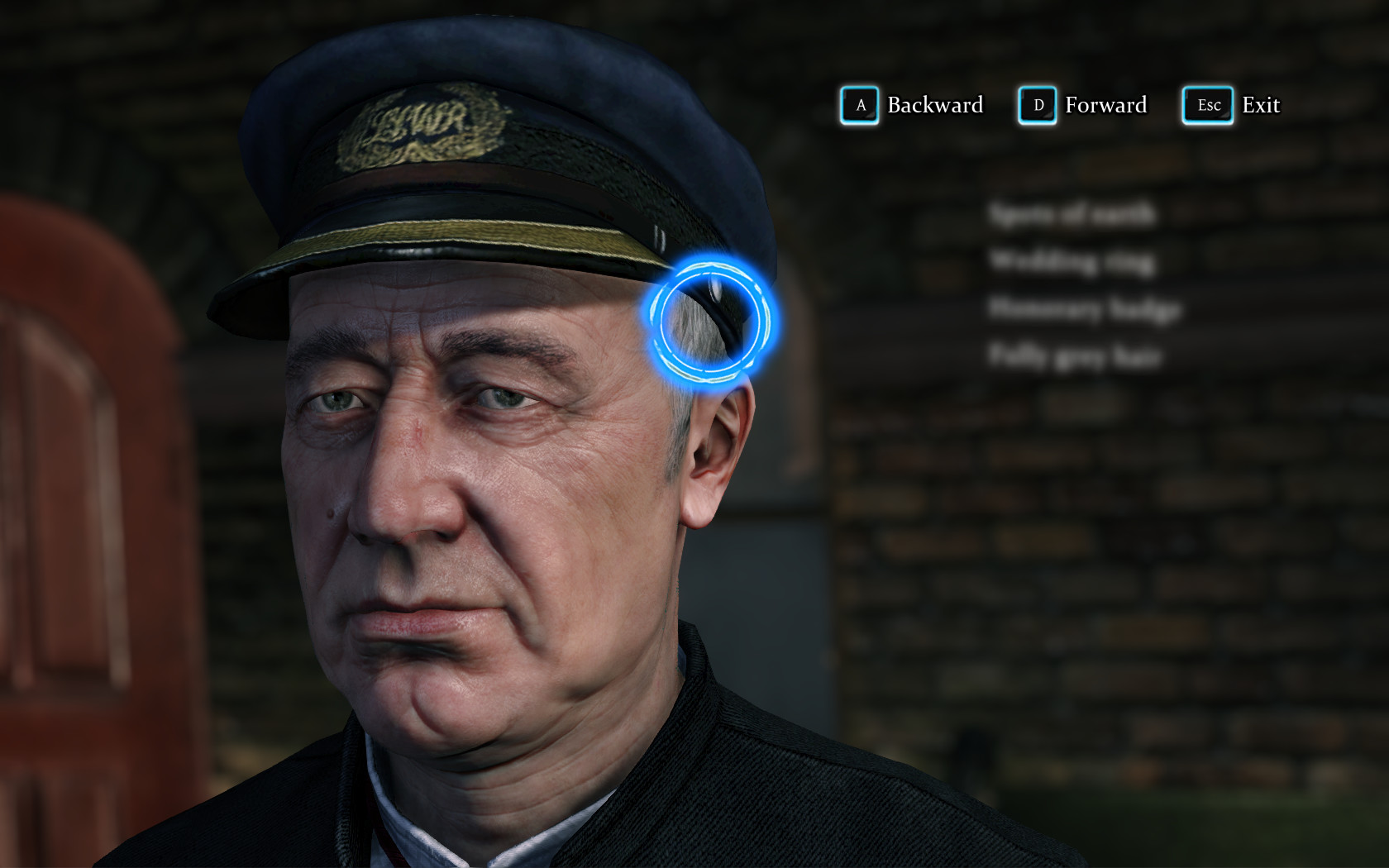The height and width of the screenshot is (868, 1389).
Task: Click the D key icon beside Forward
Action: click(x=1036, y=105)
